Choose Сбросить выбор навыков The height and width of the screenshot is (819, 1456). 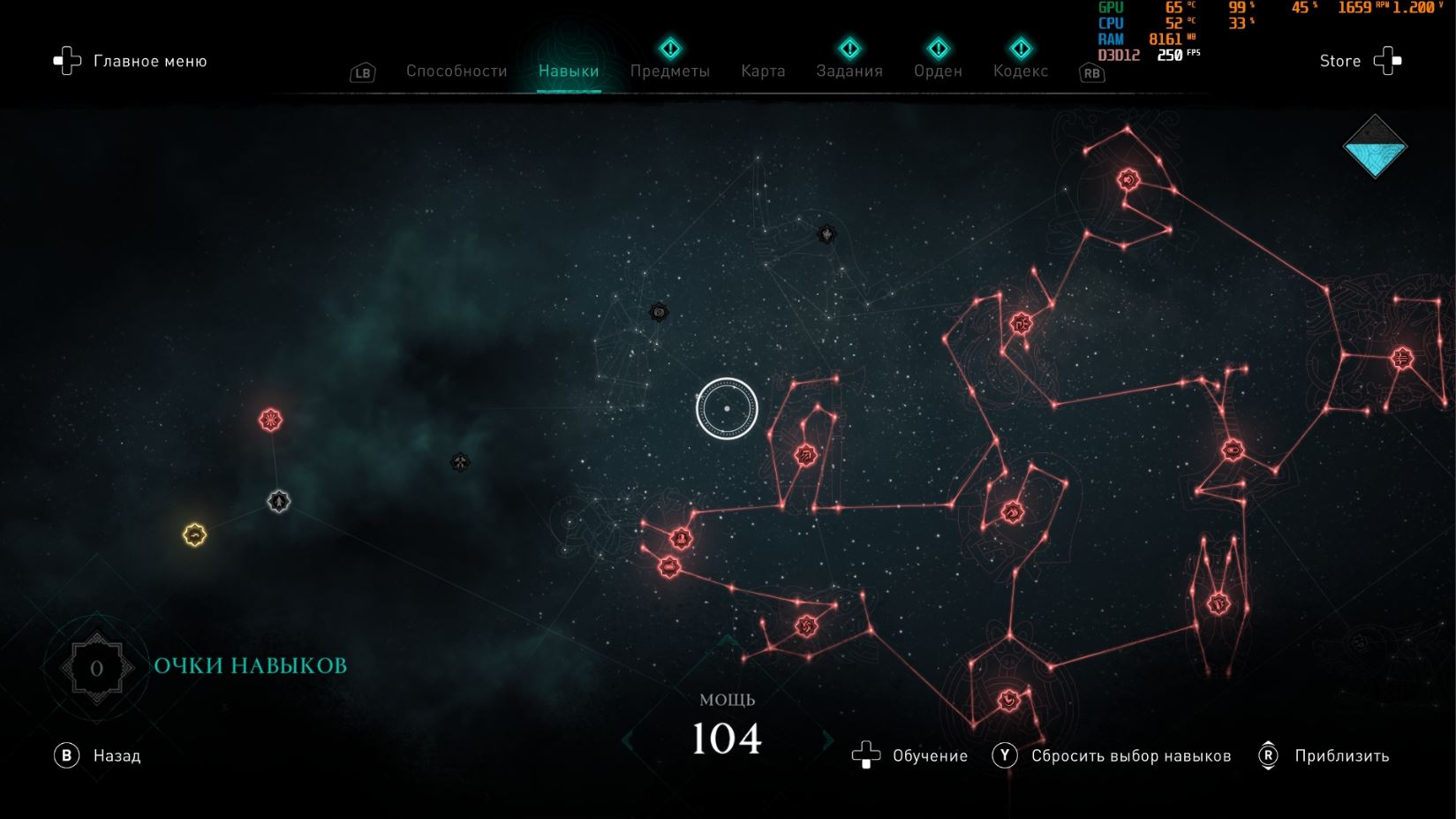tap(1113, 755)
